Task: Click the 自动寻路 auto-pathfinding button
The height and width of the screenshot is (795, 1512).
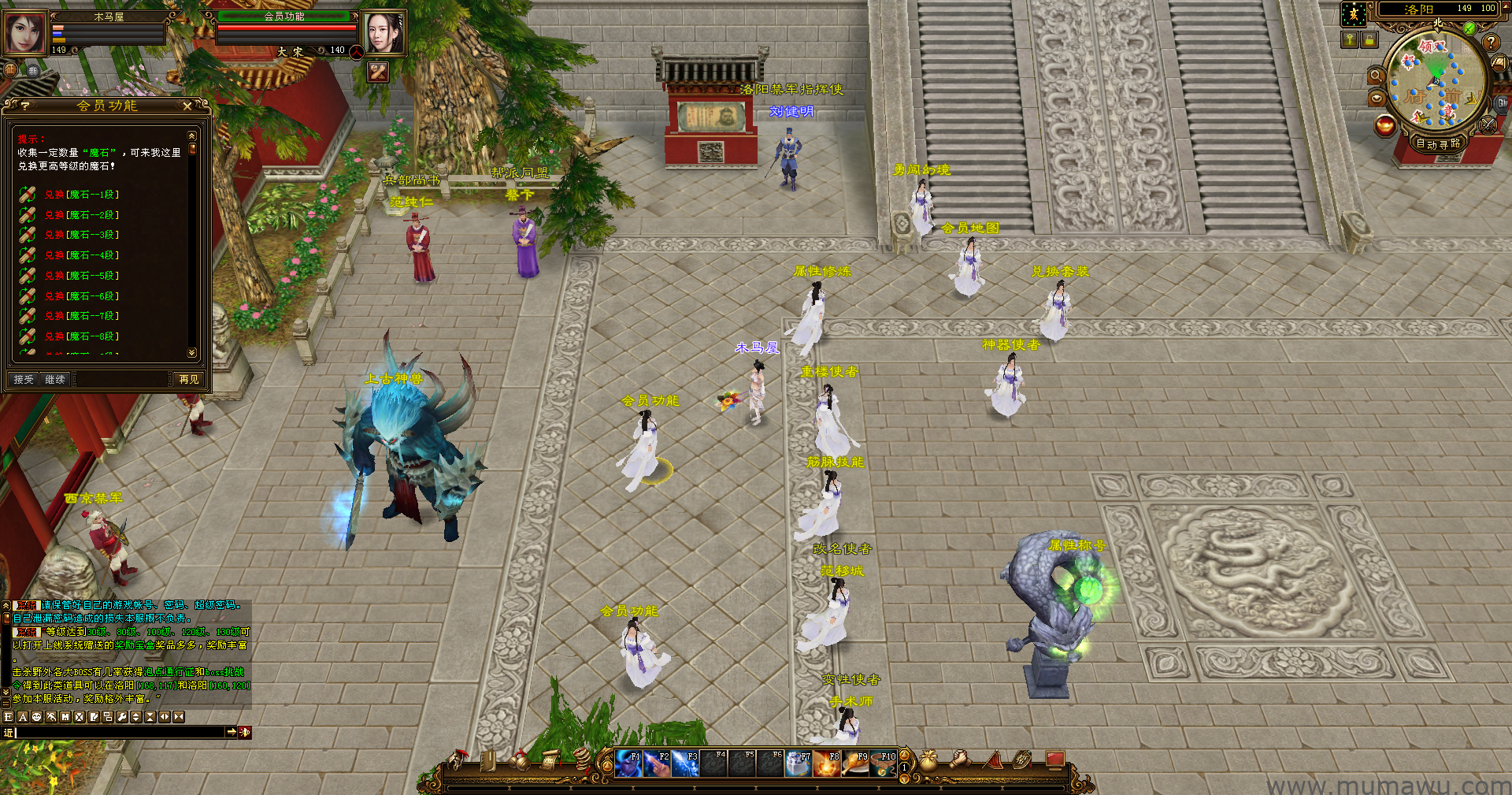Action: (1438, 143)
